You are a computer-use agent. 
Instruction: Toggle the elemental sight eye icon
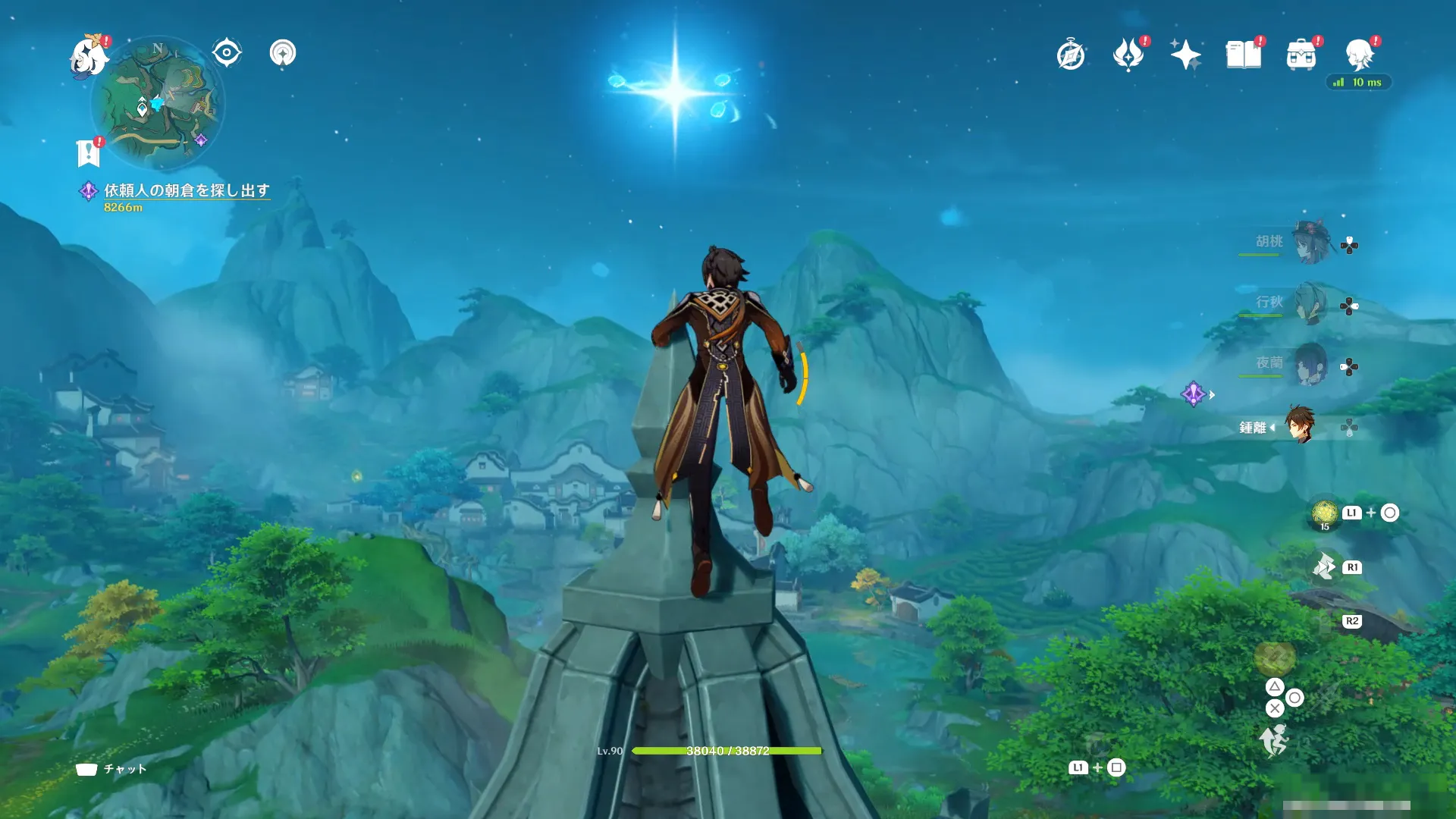coord(226,53)
